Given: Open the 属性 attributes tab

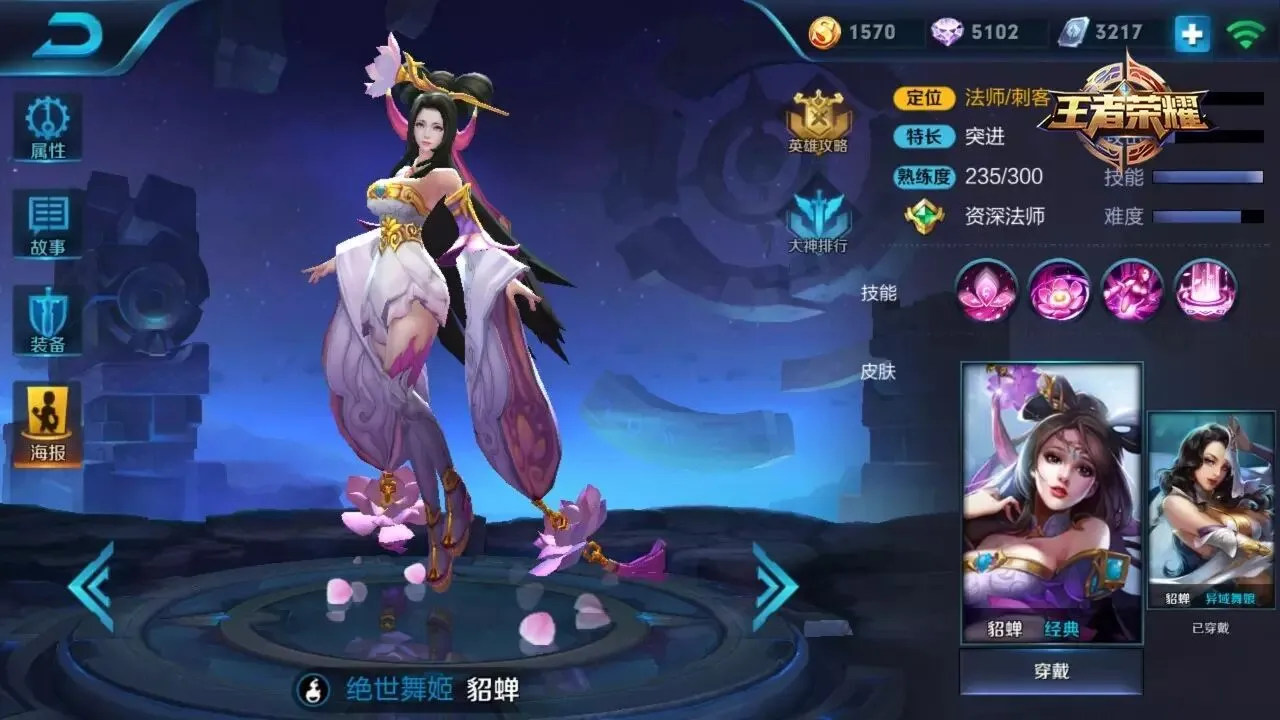Looking at the screenshot, I should (x=48, y=128).
